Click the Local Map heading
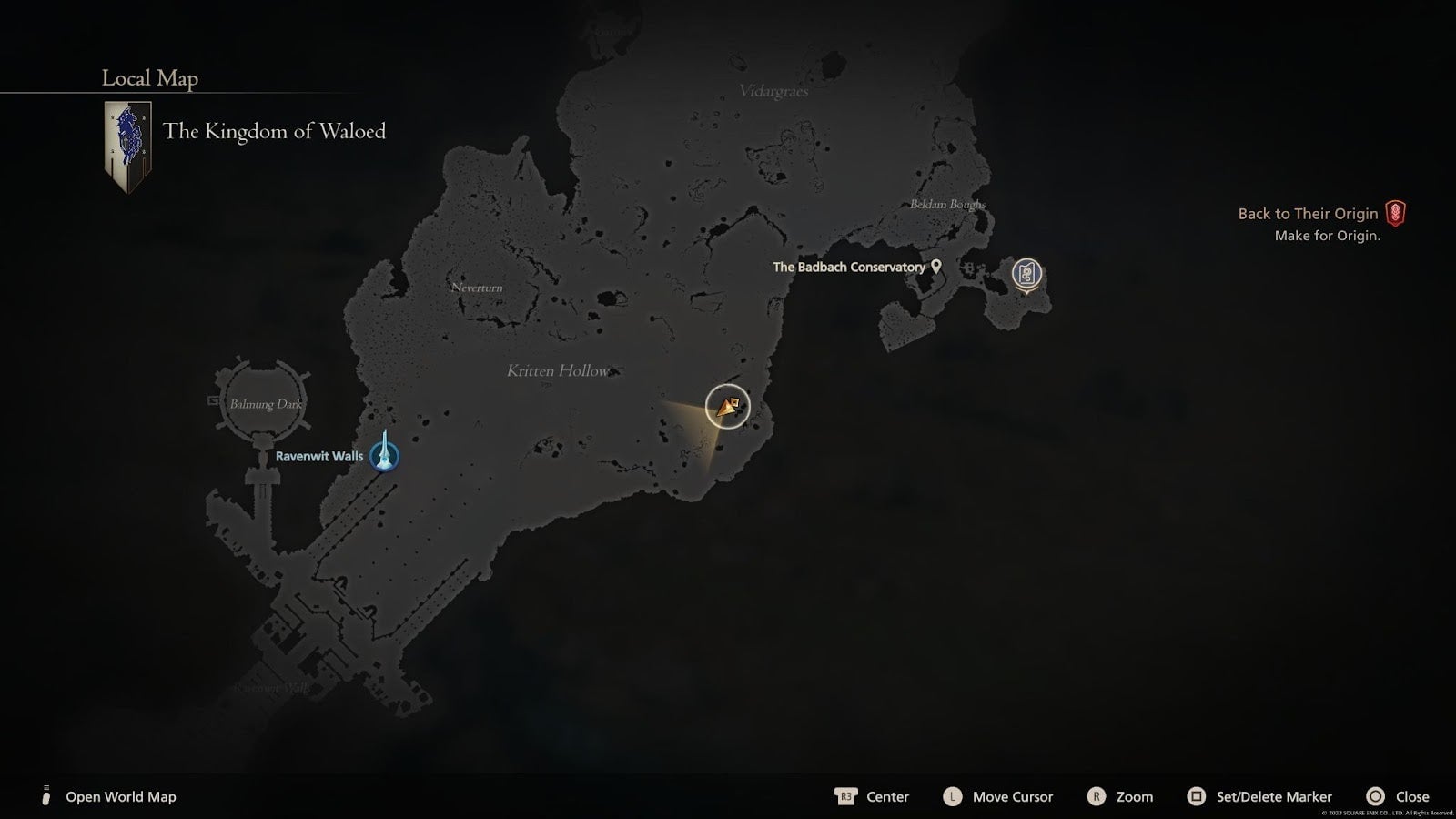Viewport: 1456px width, 819px height. 148,78
